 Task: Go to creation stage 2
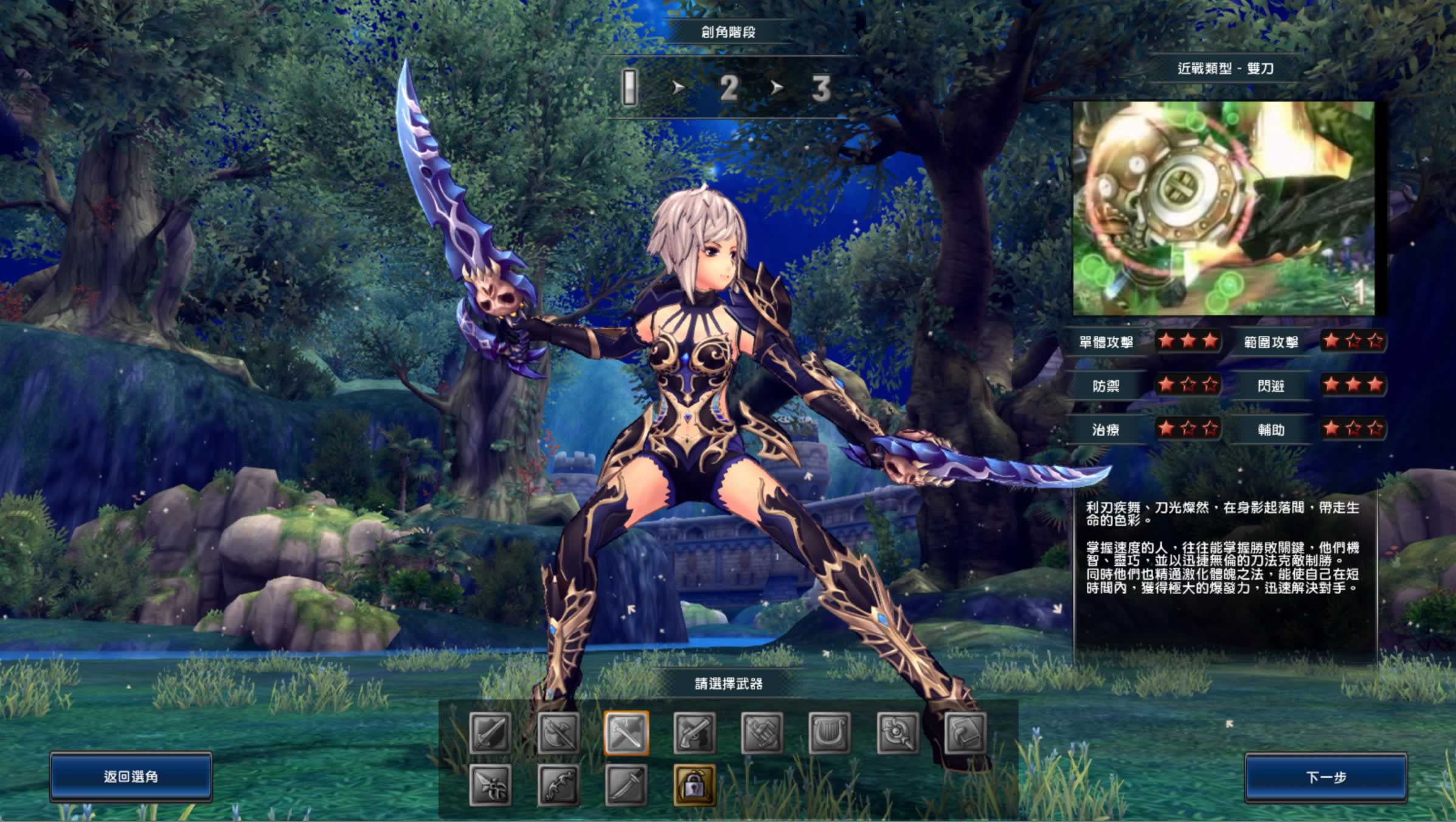pos(729,89)
